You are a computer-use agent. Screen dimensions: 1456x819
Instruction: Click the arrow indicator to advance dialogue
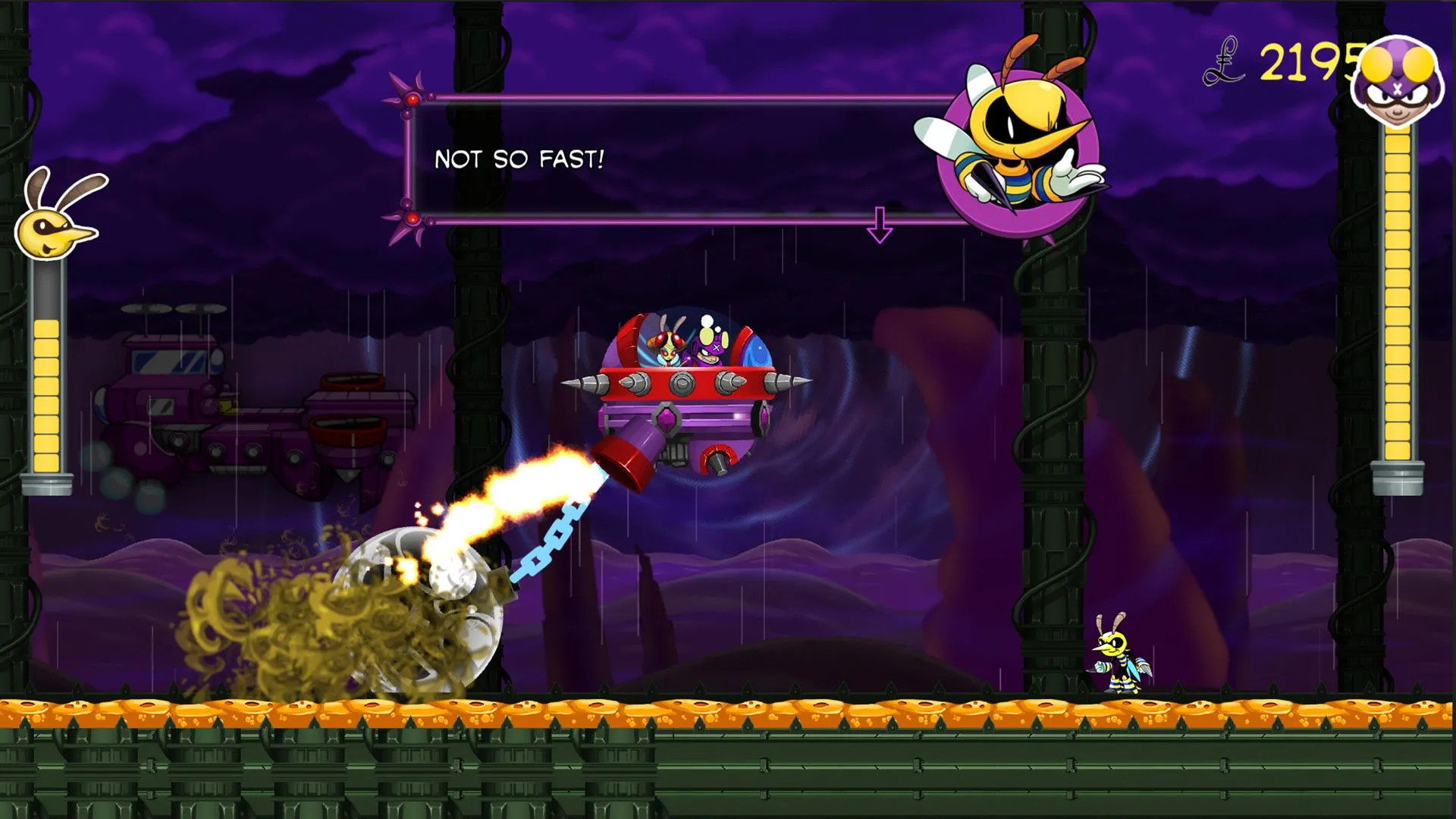880,224
